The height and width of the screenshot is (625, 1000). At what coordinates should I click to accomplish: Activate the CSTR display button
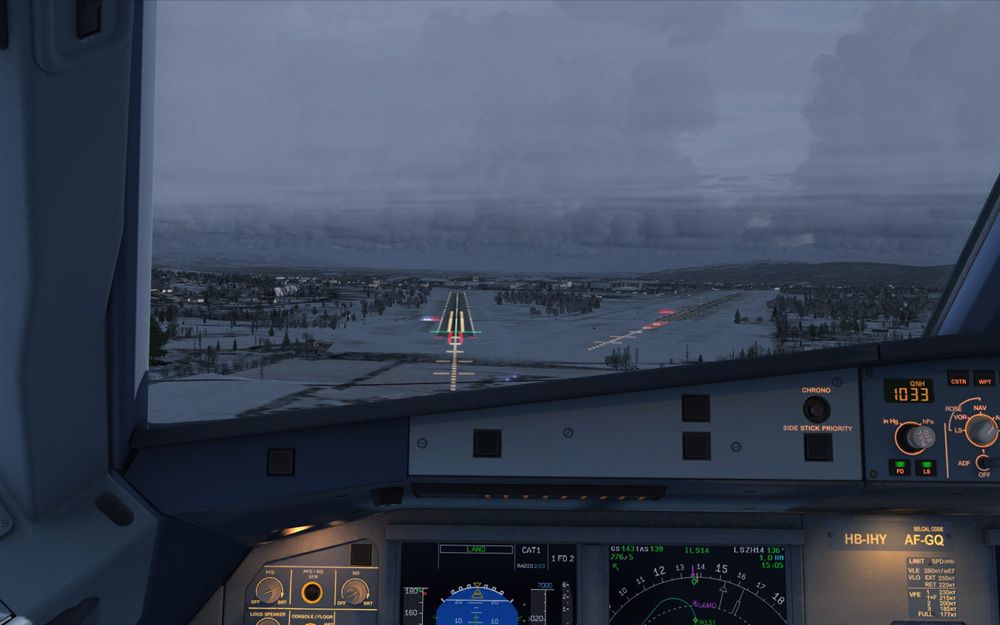[x=958, y=379]
